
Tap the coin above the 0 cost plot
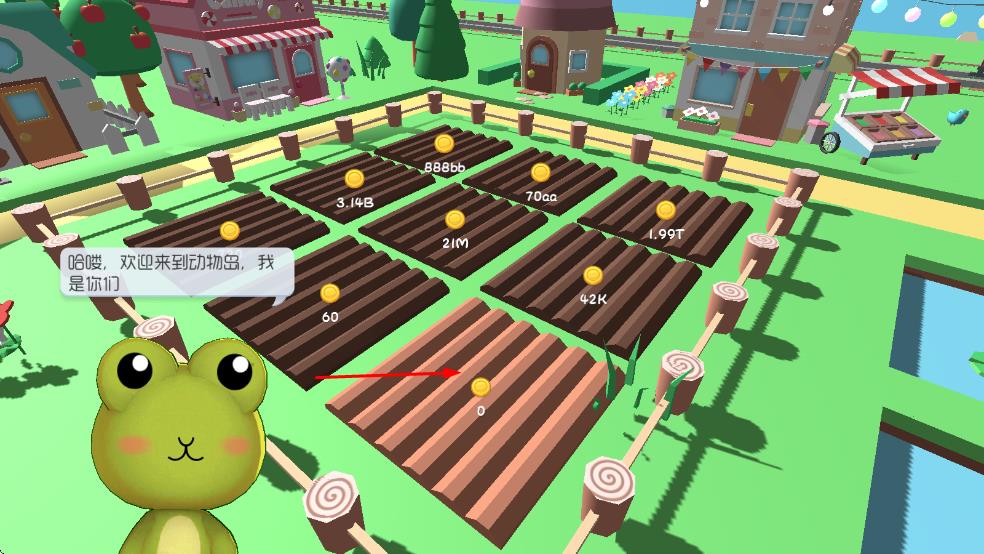coord(481,387)
